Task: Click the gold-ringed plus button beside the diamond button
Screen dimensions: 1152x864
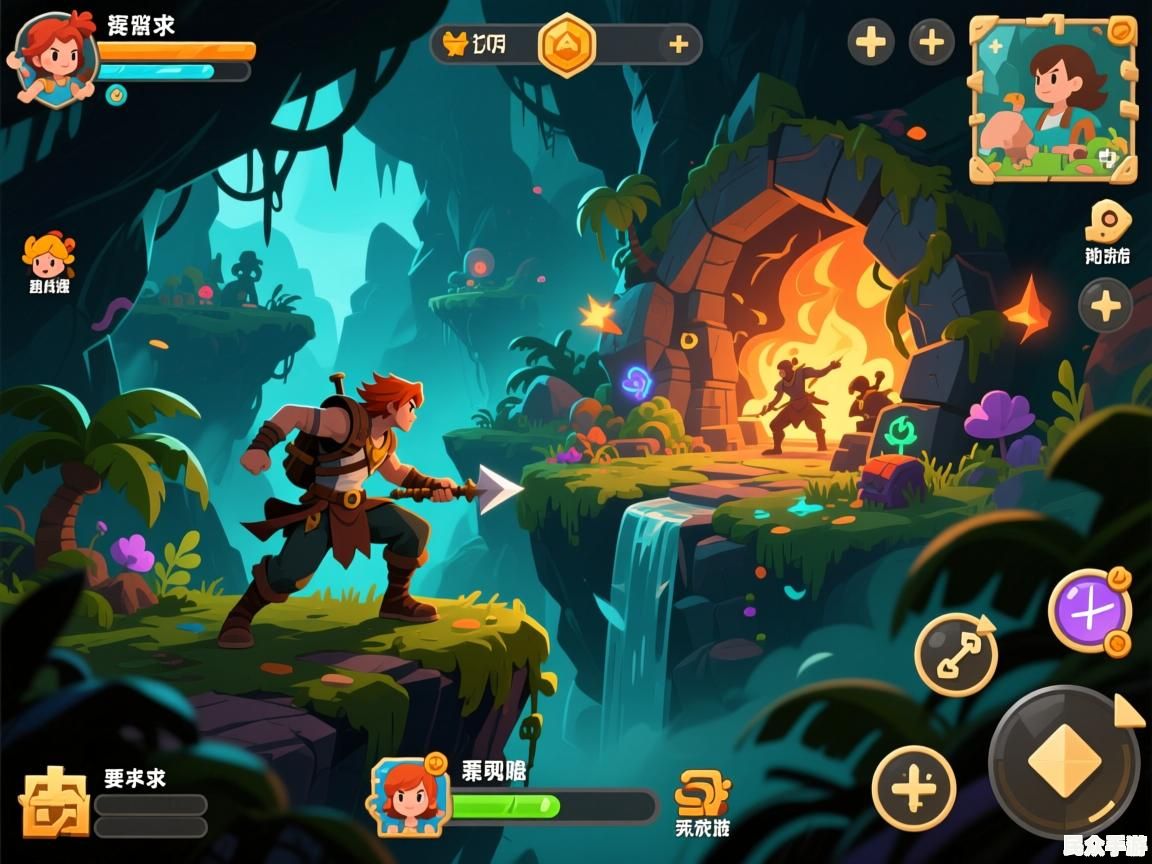Action: [x=913, y=788]
